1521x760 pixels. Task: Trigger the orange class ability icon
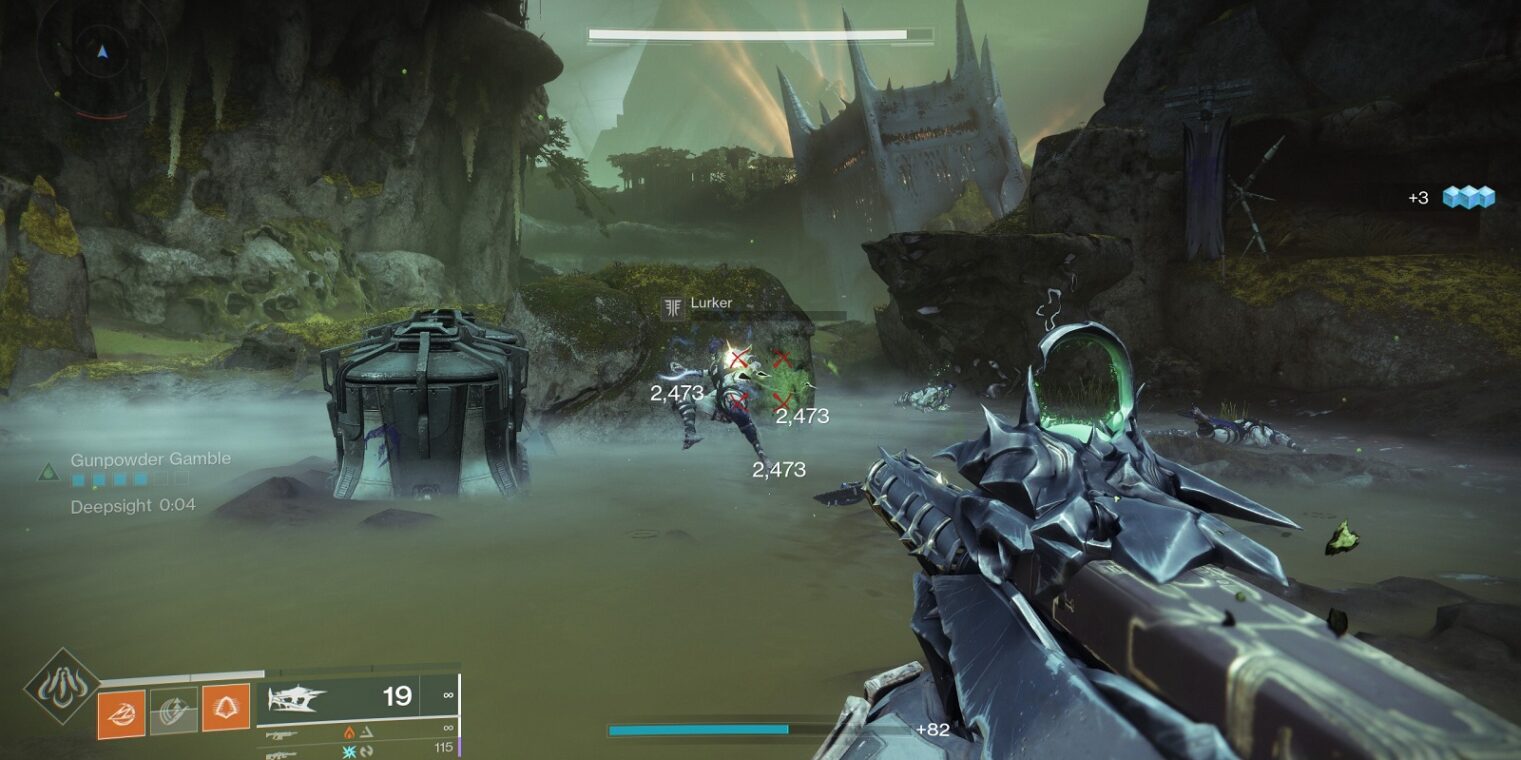coord(226,707)
